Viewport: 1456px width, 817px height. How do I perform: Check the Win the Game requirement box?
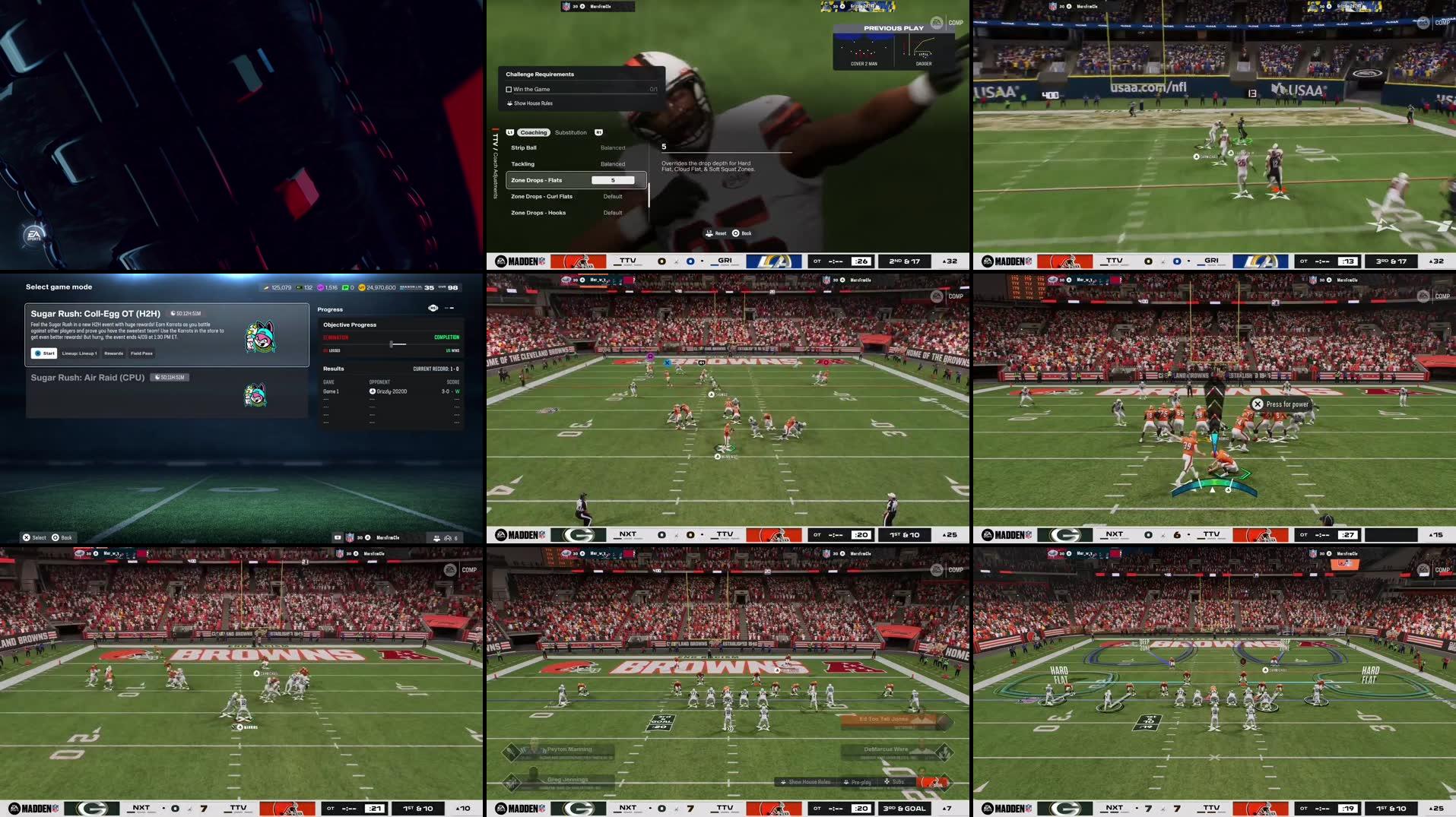509,89
